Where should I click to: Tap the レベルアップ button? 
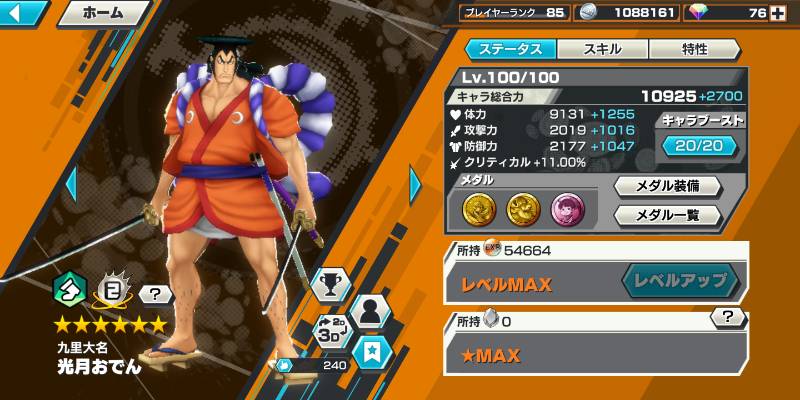tap(681, 283)
